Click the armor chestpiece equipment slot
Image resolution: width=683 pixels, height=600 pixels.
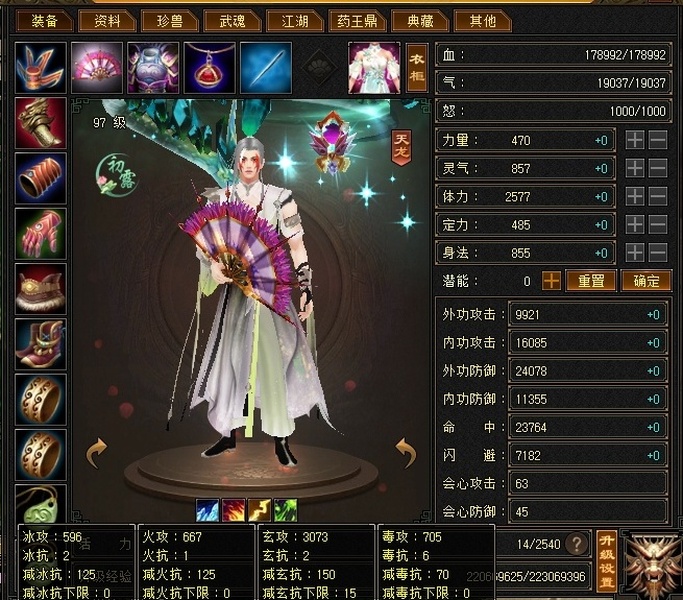153,66
